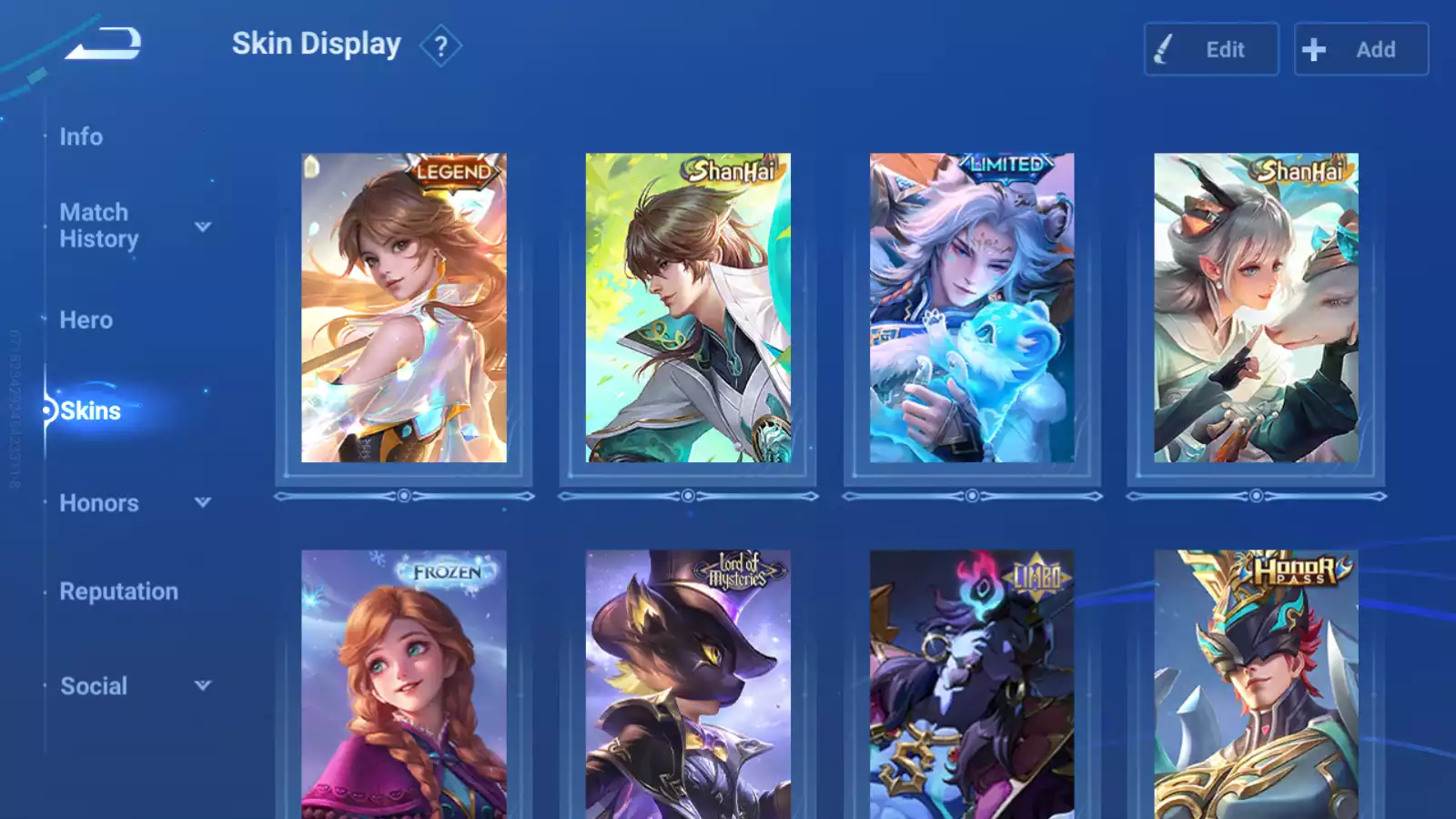Open the Social section
The image size is (1456, 819).
(94, 686)
